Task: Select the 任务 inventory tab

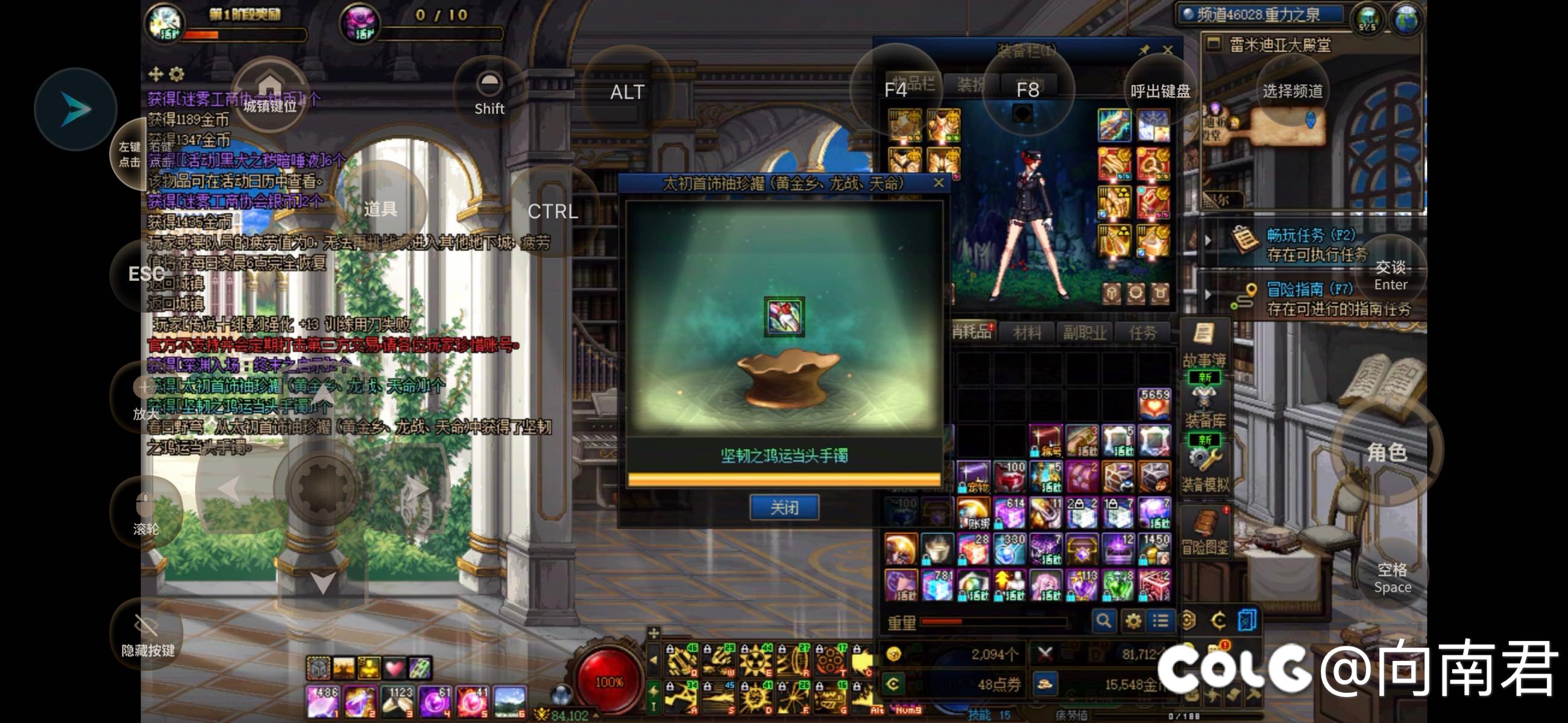Action: tap(1142, 333)
